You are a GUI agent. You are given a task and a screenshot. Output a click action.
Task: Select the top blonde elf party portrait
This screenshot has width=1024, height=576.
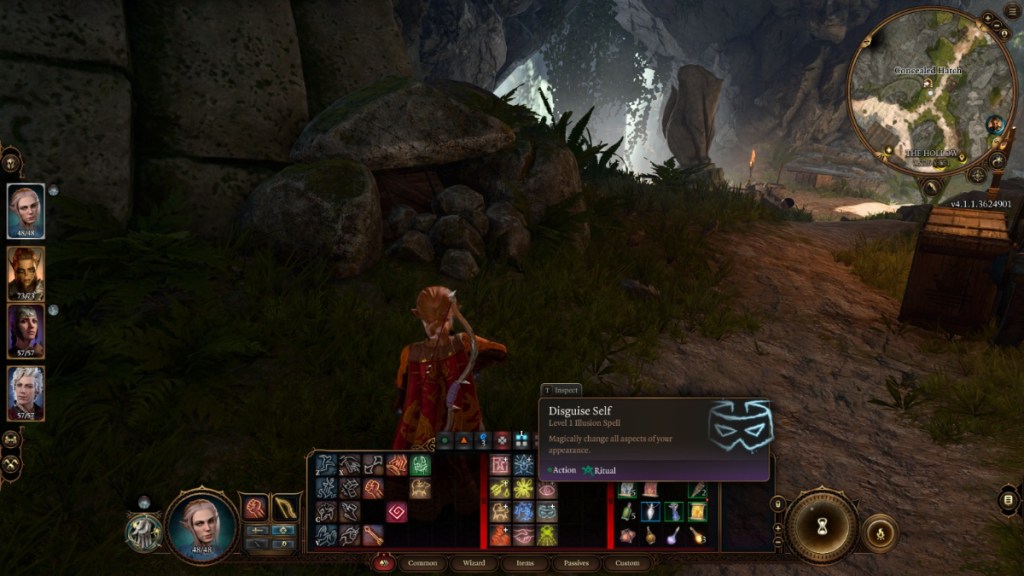(26, 211)
